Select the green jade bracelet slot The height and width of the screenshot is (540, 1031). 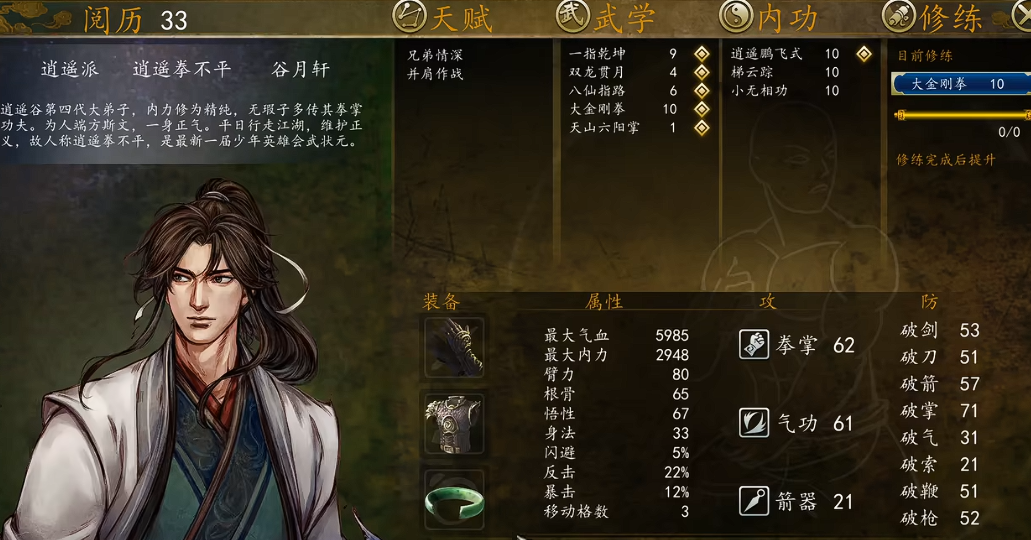455,499
